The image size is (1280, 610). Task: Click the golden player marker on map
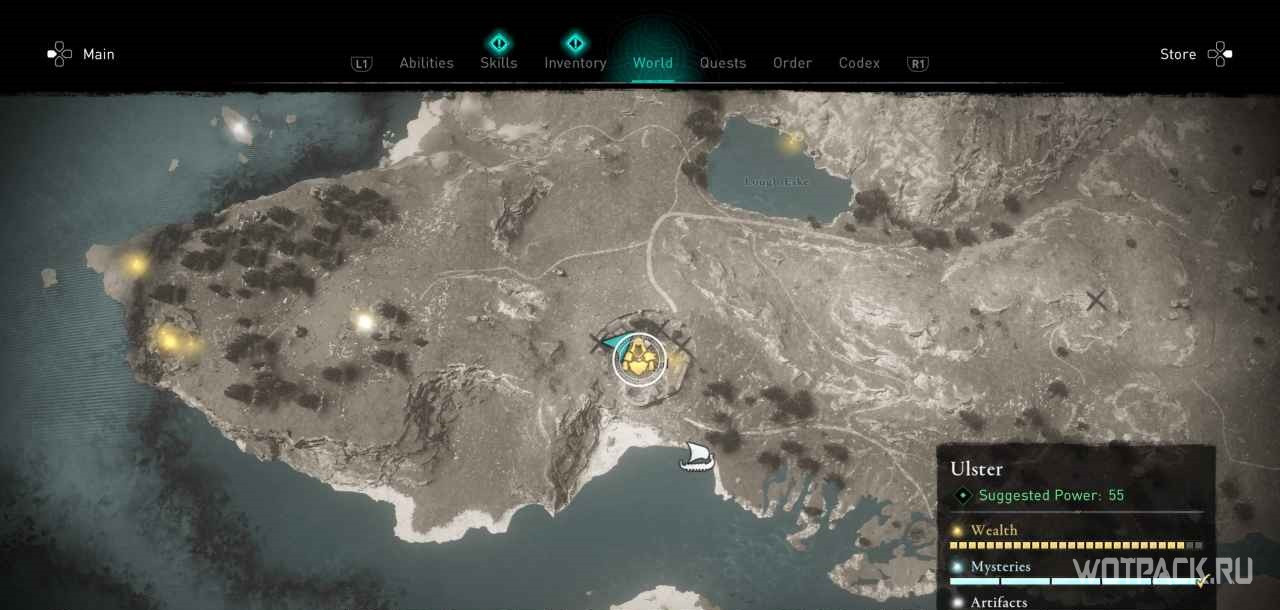639,359
